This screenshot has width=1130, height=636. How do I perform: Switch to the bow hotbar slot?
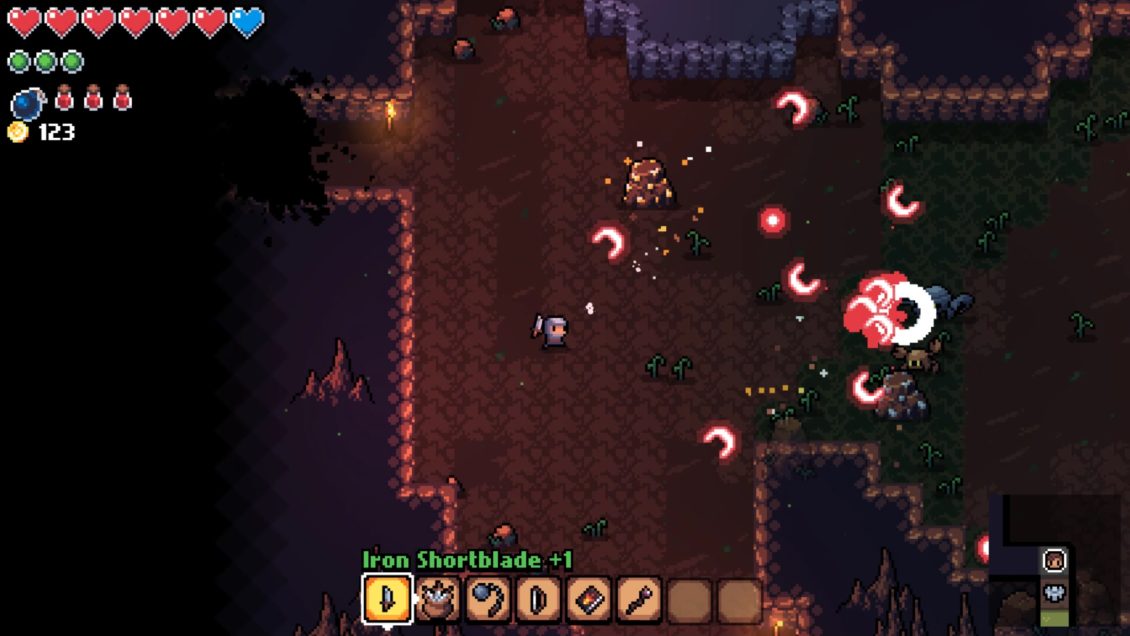538,599
